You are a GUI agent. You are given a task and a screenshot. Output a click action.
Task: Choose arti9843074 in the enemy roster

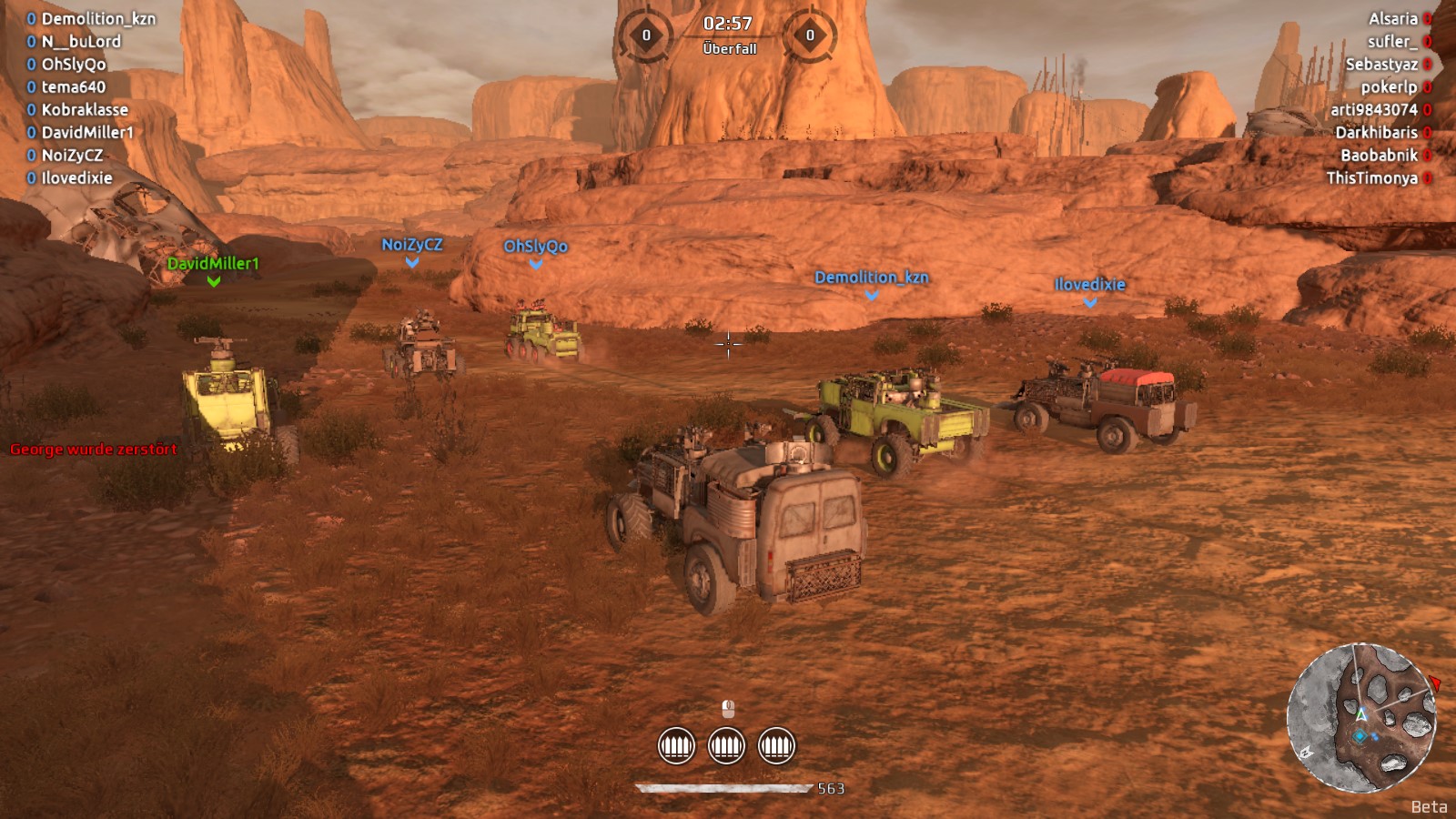pos(1373,110)
